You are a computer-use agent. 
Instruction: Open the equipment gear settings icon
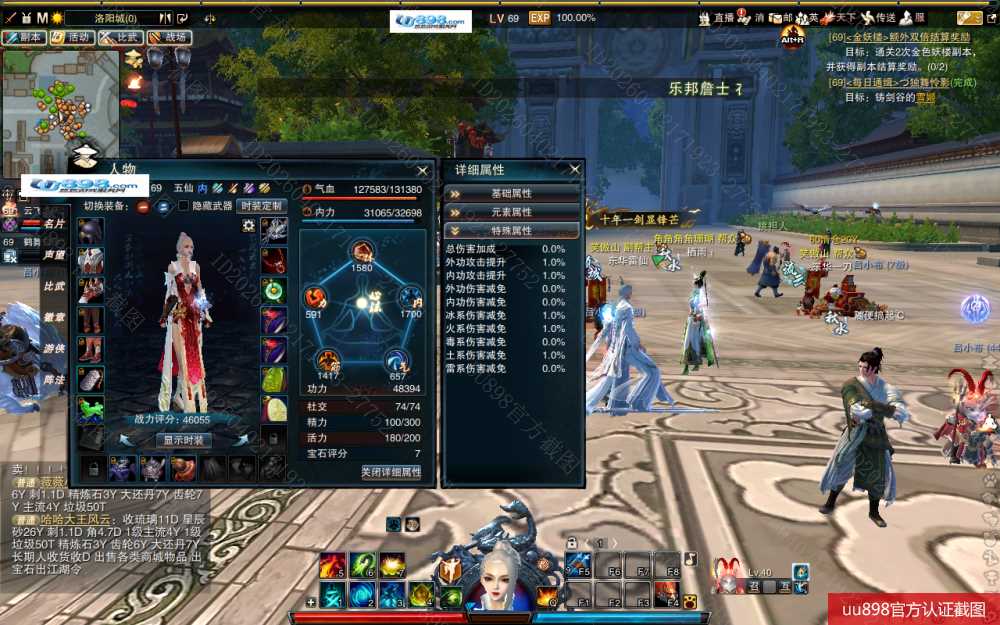point(248,226)
